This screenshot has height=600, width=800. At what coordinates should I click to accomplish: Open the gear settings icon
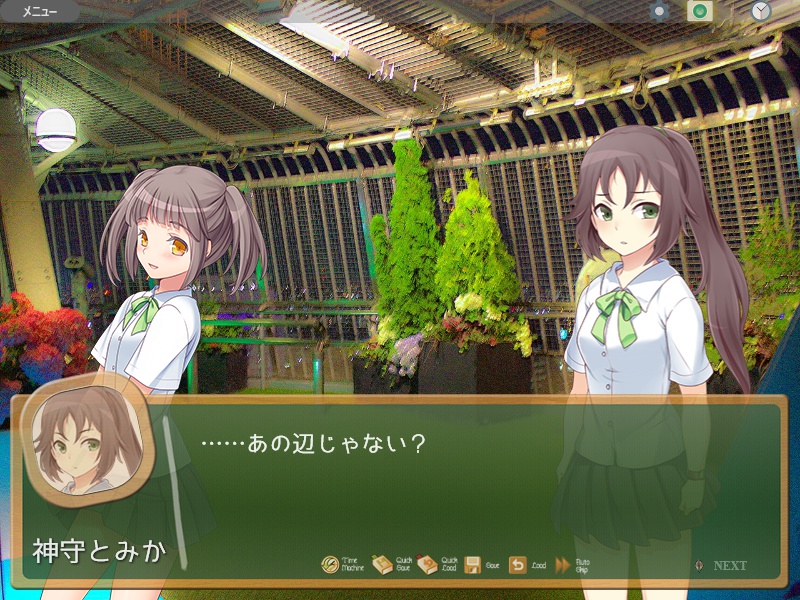pyautogui.click(x=659, y=12)
